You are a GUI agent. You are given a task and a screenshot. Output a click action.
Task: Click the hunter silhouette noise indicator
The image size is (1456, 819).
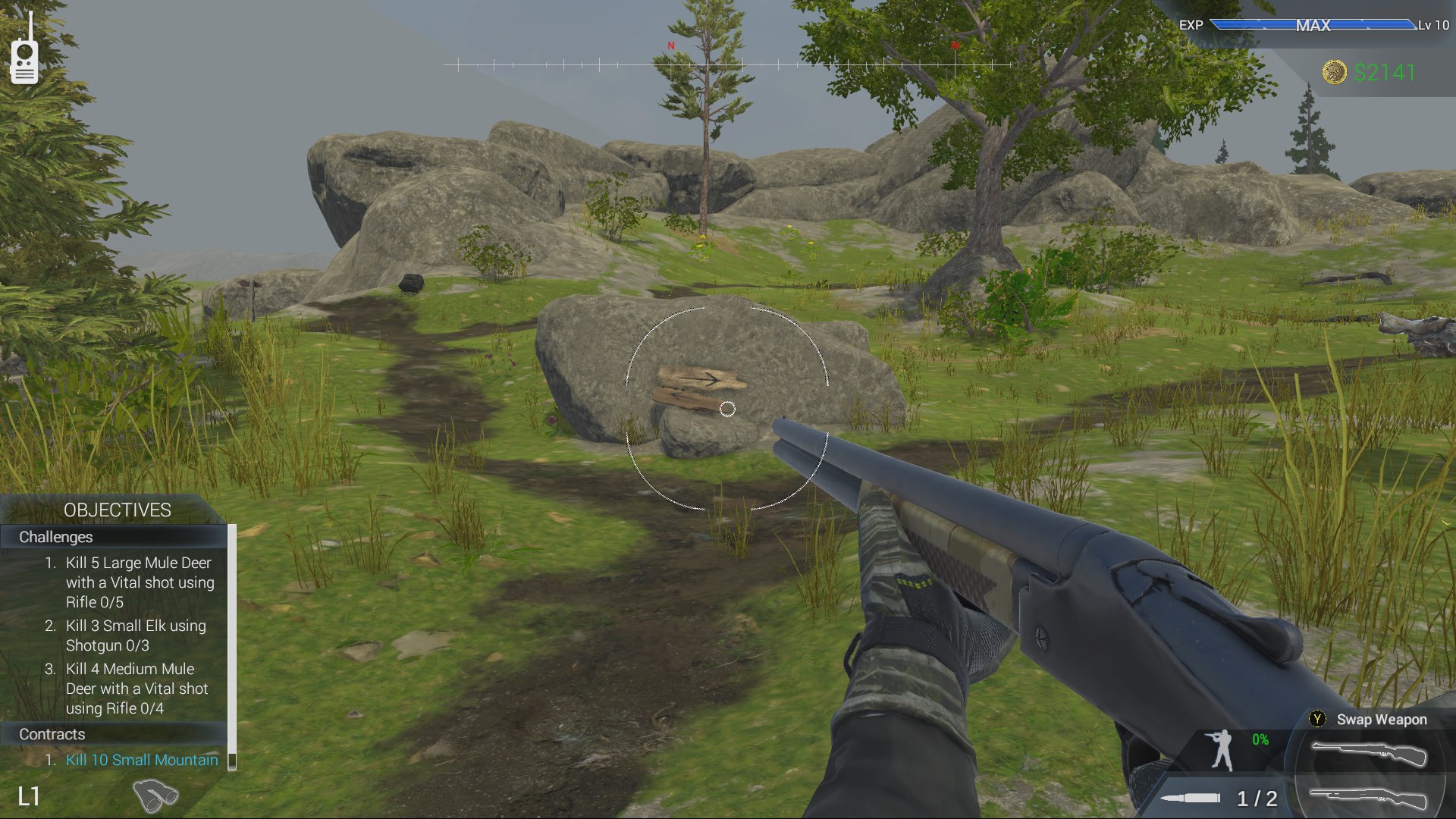tap(1221, 751)
